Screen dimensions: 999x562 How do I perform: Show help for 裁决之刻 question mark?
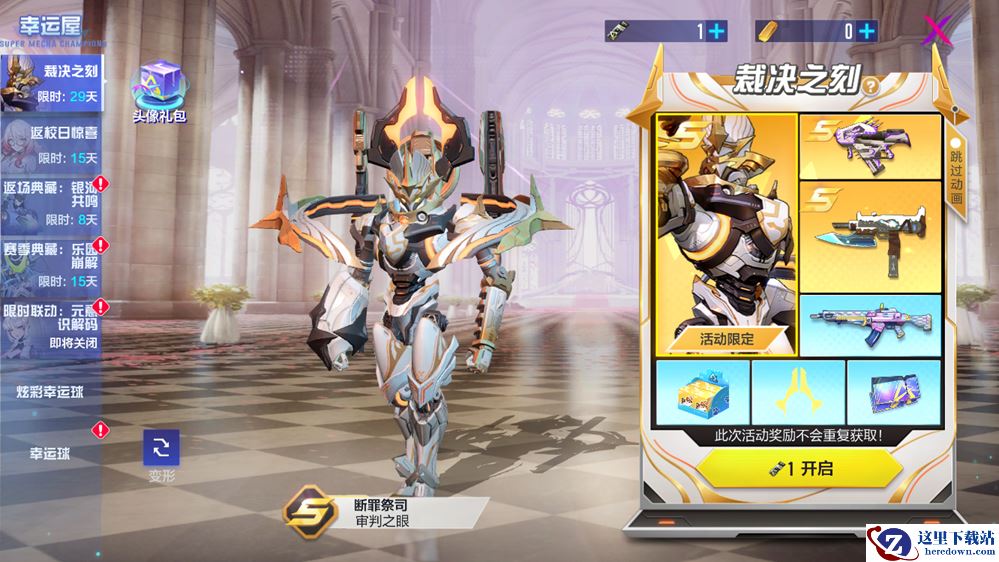[x=872, y=86]
